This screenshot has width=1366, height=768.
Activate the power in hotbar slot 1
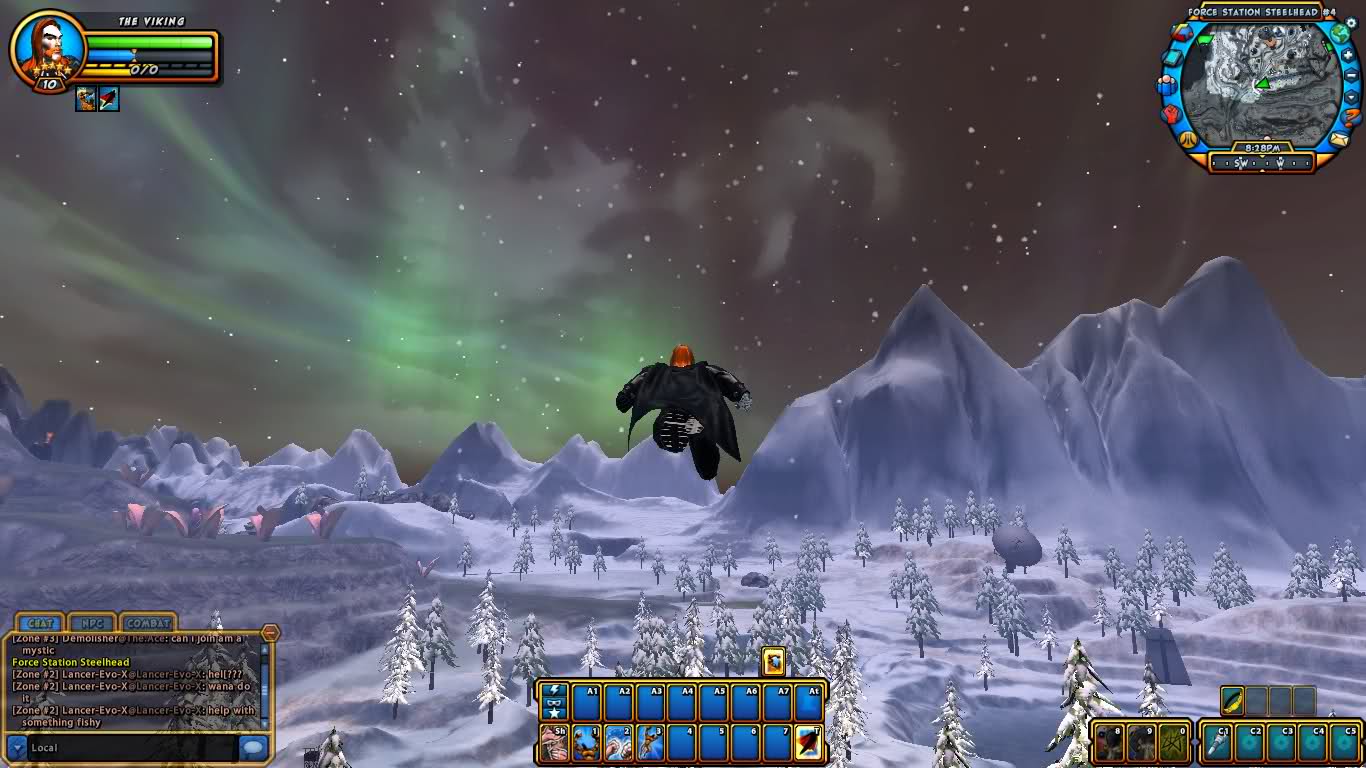586,743
